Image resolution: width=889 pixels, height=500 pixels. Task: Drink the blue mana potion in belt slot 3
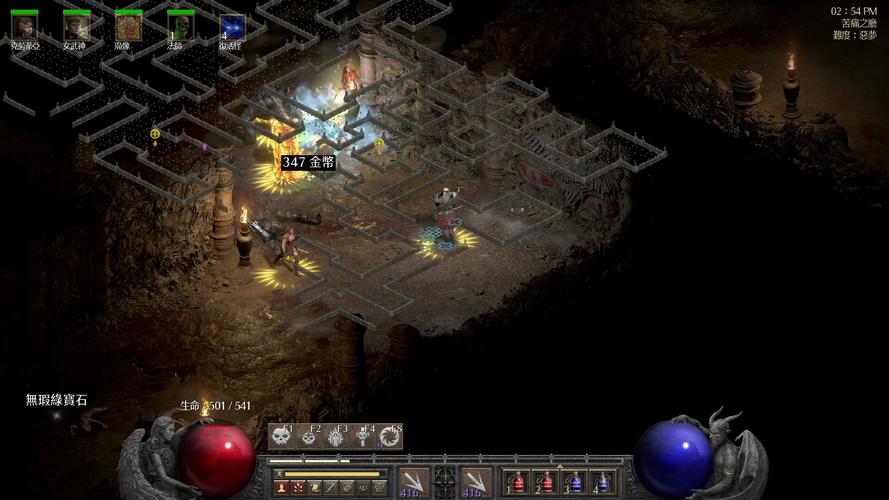point(574,483)
